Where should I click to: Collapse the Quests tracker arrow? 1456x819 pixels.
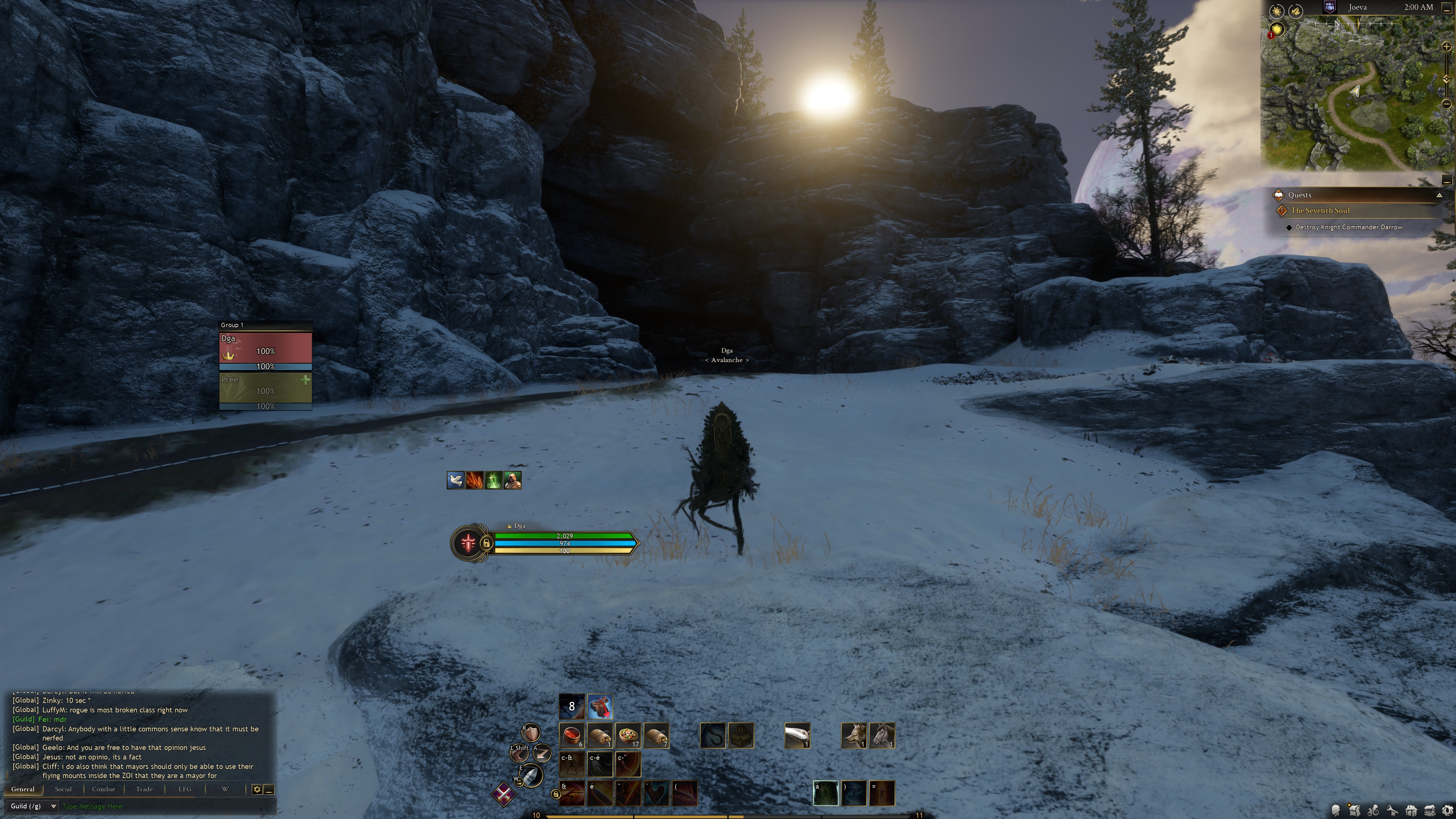(1439, 195)
